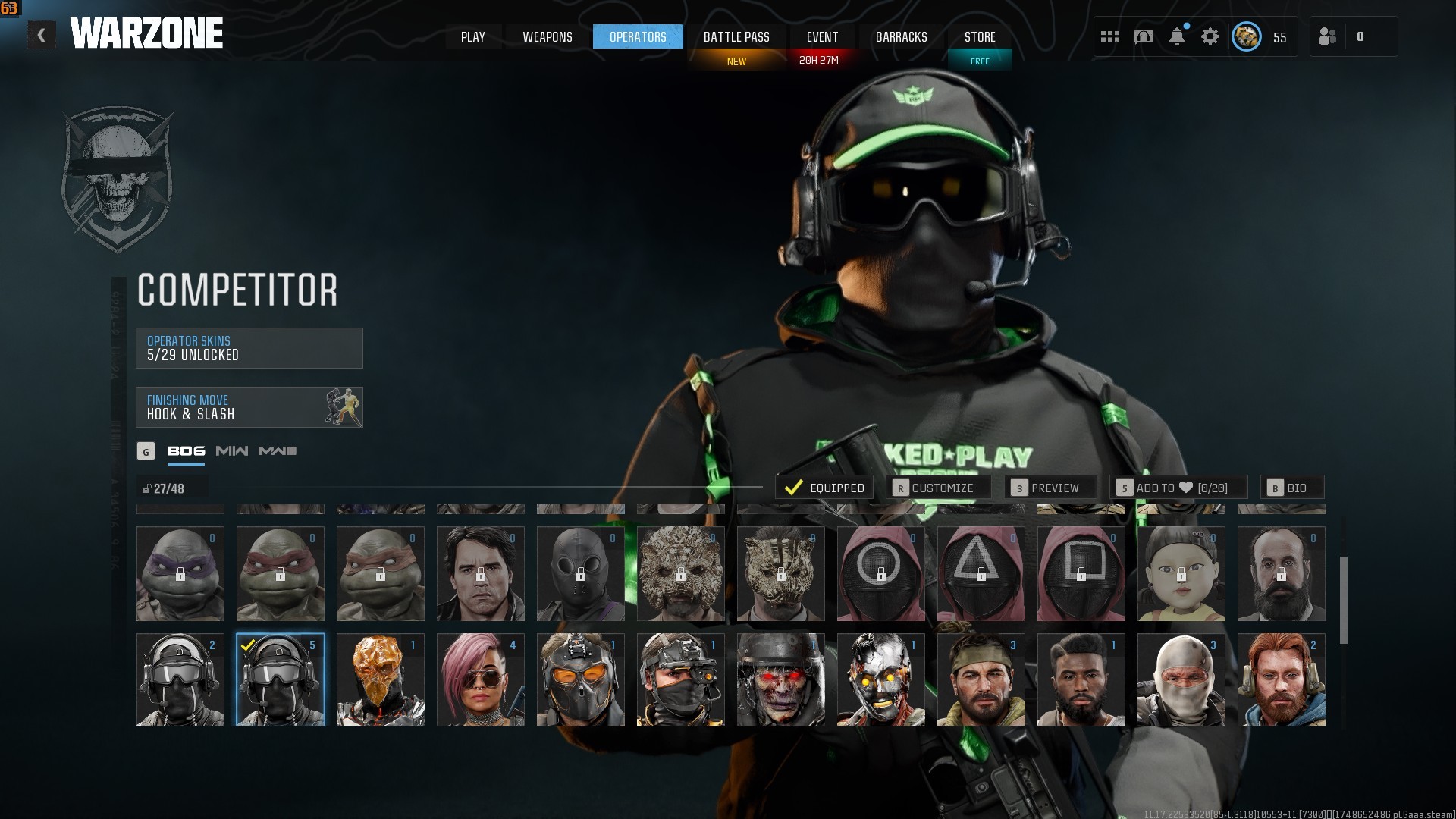View the Event tab
The height and width of the screenshot is (819, 1456).
[x=822, y=37]
